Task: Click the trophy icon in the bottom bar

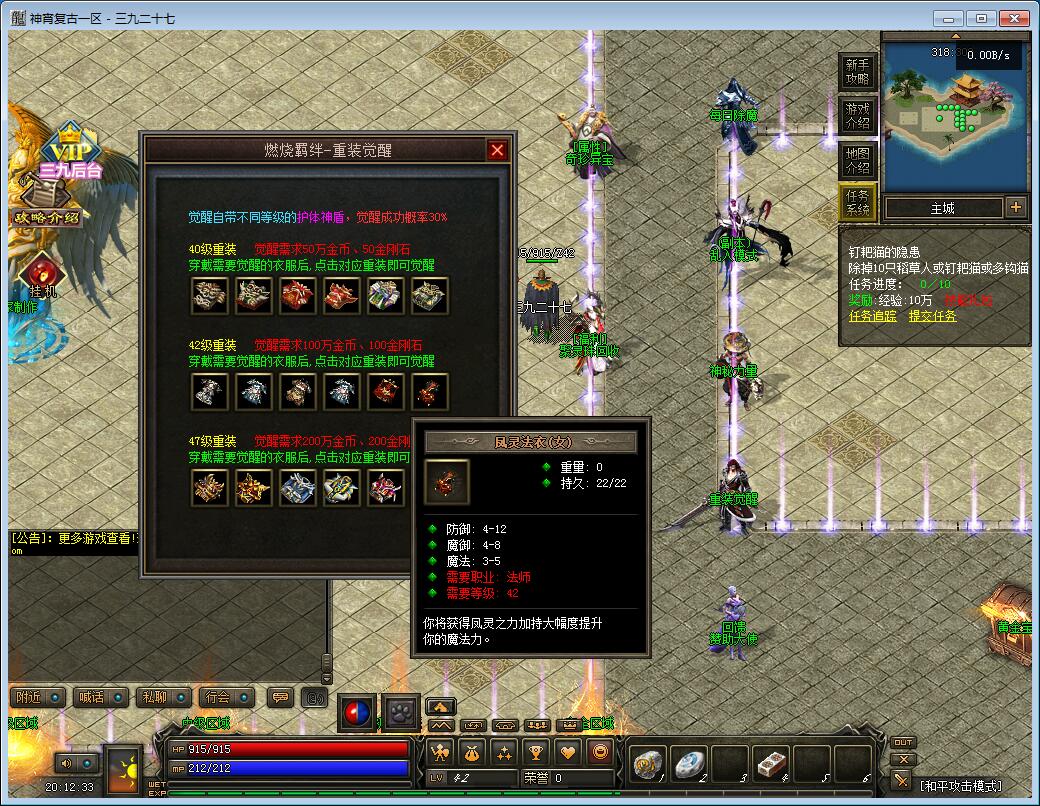Action: [x=536, y=752]
